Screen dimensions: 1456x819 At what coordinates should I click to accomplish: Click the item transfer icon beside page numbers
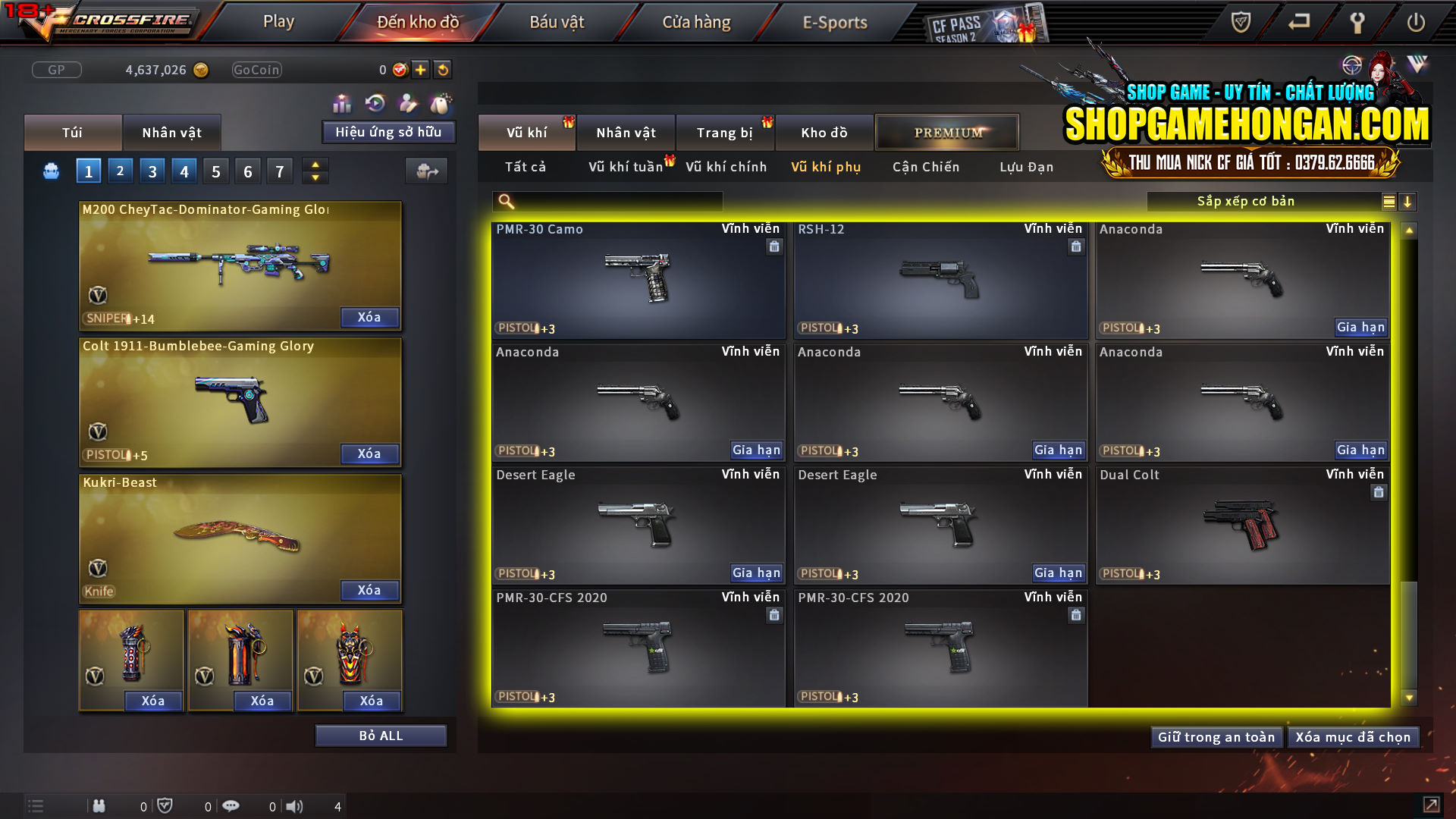point(426,171)
